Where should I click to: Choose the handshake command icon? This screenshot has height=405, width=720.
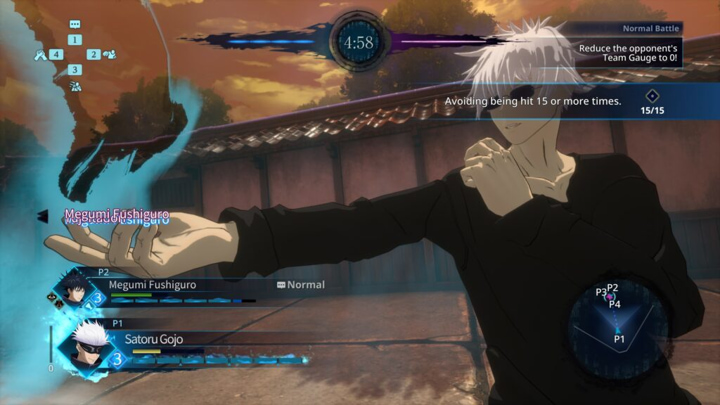[x=40, y=54]
